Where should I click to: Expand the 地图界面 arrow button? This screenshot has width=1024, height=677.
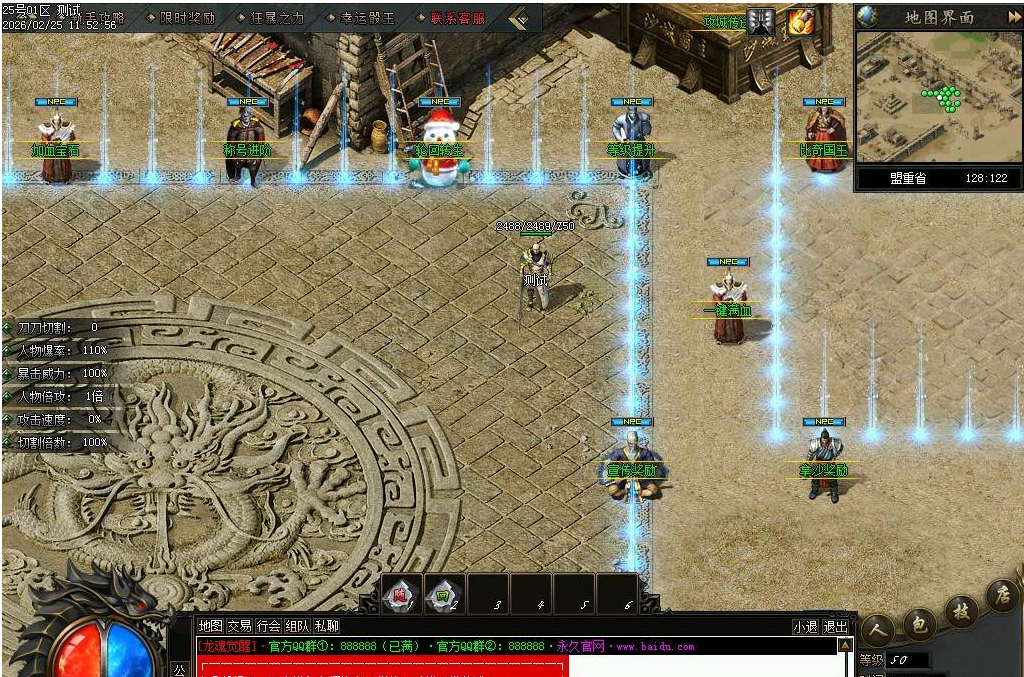pyautogui.click(x=1013, y=16)
